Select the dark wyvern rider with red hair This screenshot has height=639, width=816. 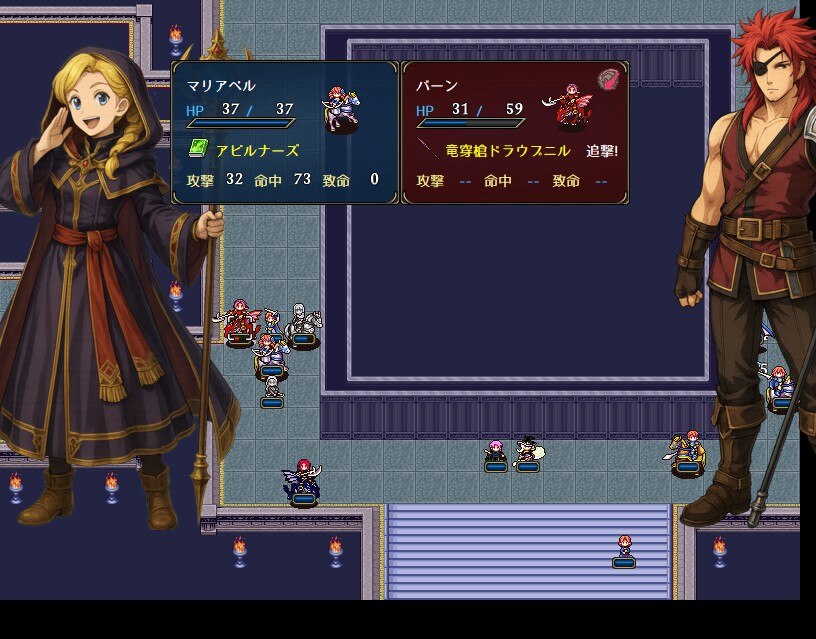303,479
